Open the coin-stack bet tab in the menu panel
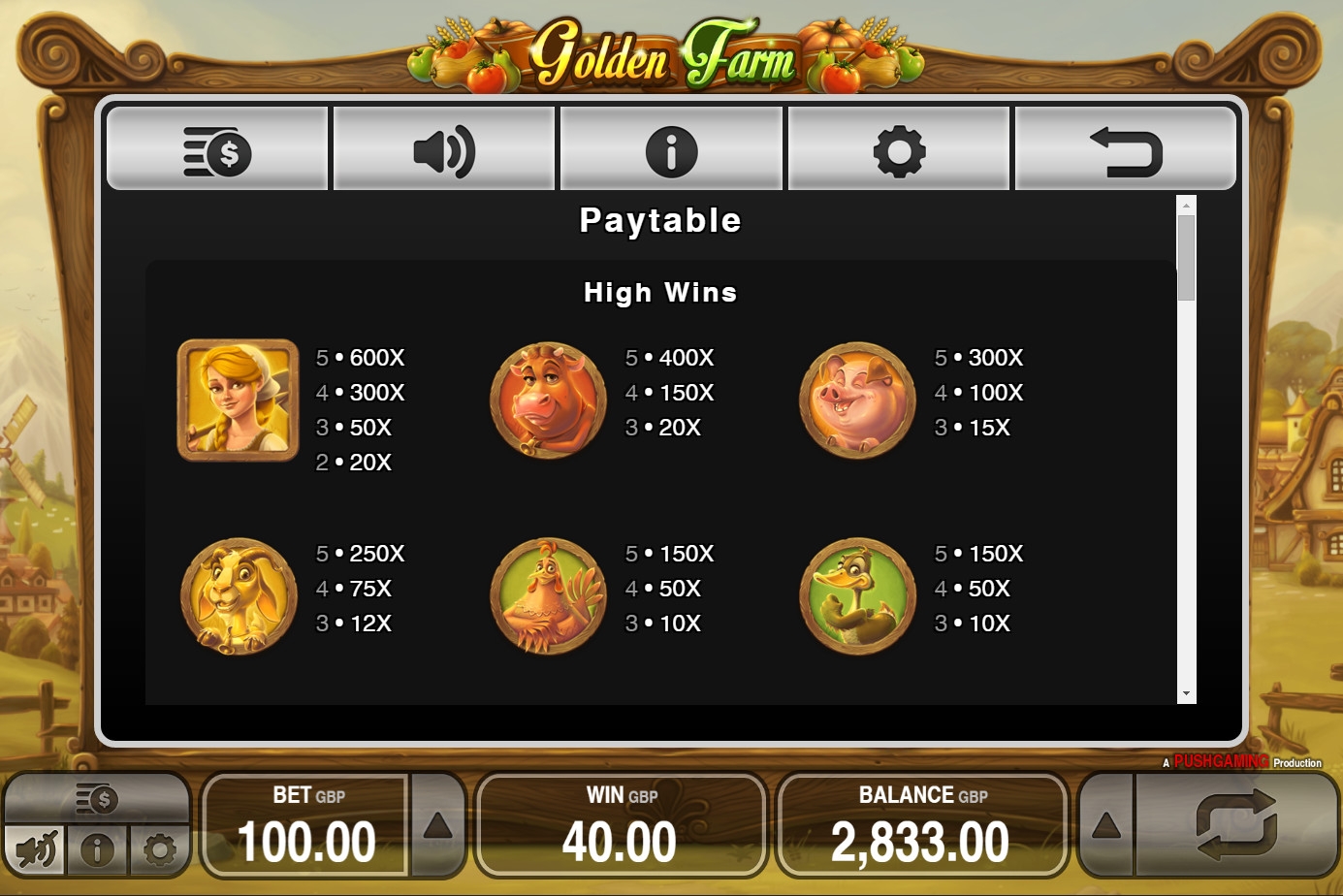Screen dimensions: 1343x896 point(217,149)
